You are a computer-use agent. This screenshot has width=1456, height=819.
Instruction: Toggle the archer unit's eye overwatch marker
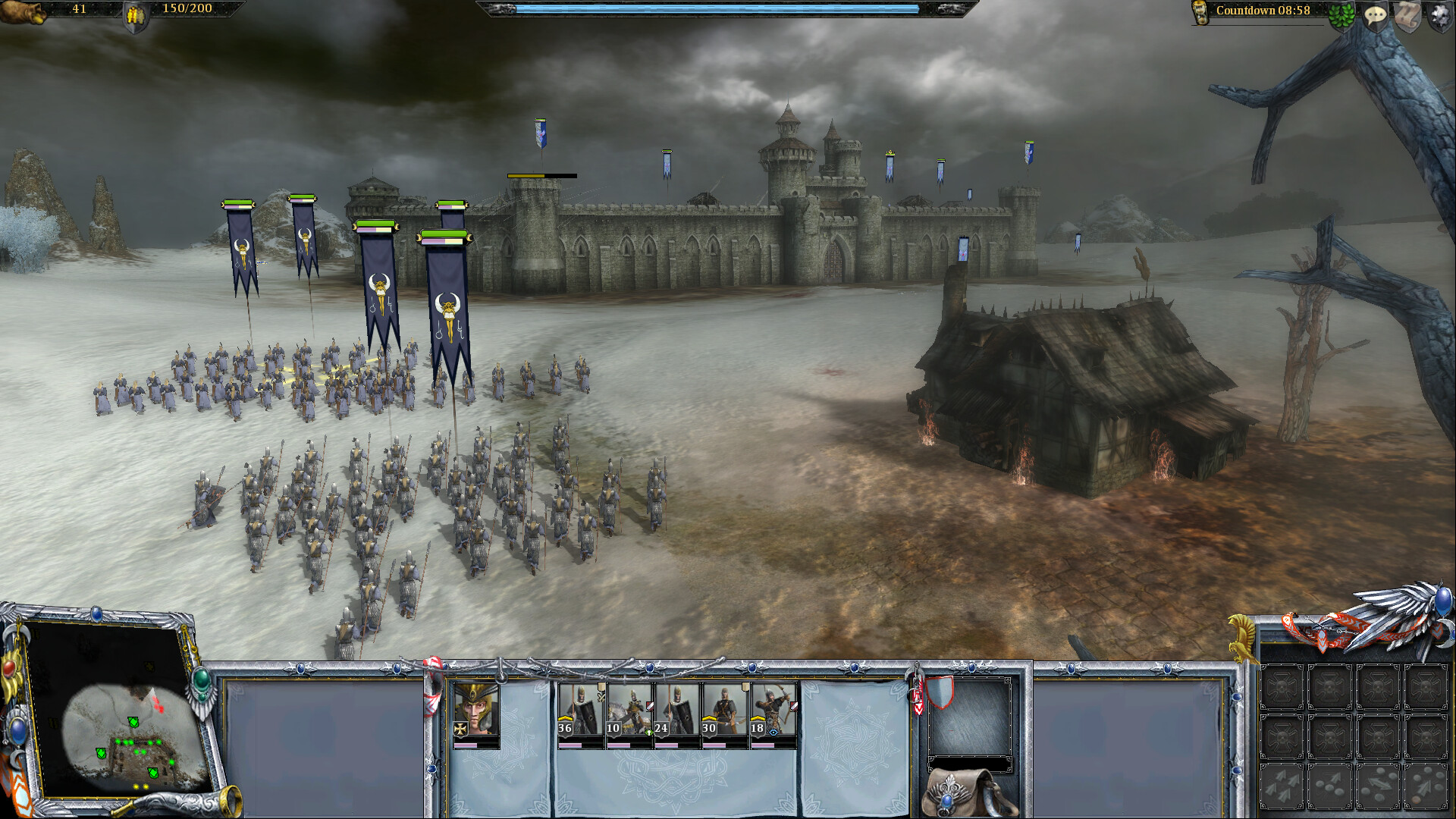click(773, 733)
